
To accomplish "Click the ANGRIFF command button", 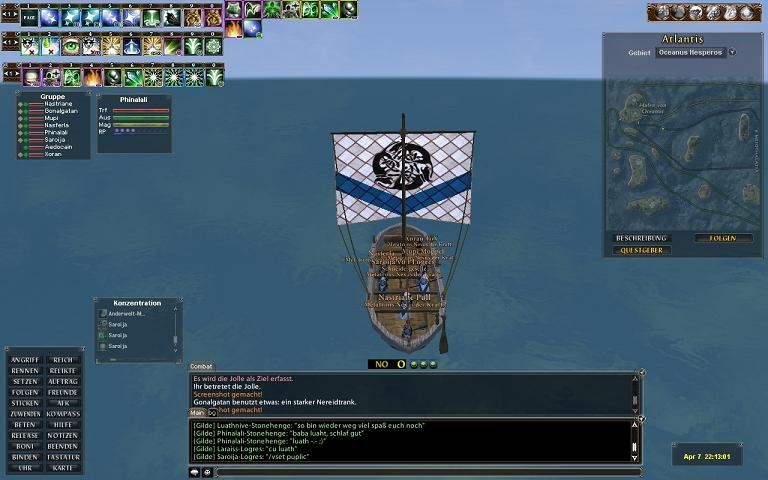I will pyautogui.click(x=25, y=359).
